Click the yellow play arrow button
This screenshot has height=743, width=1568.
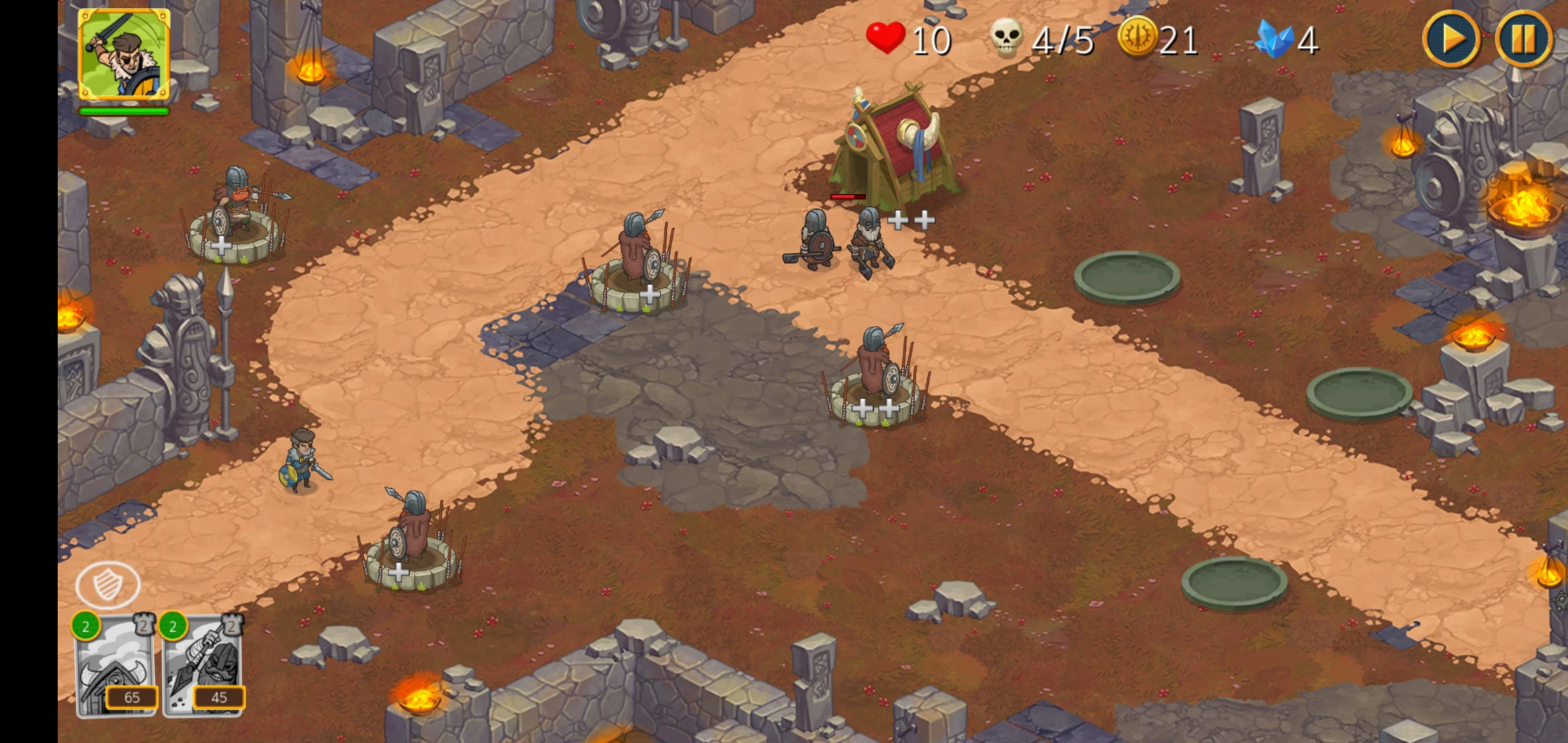coord(1451,39)
